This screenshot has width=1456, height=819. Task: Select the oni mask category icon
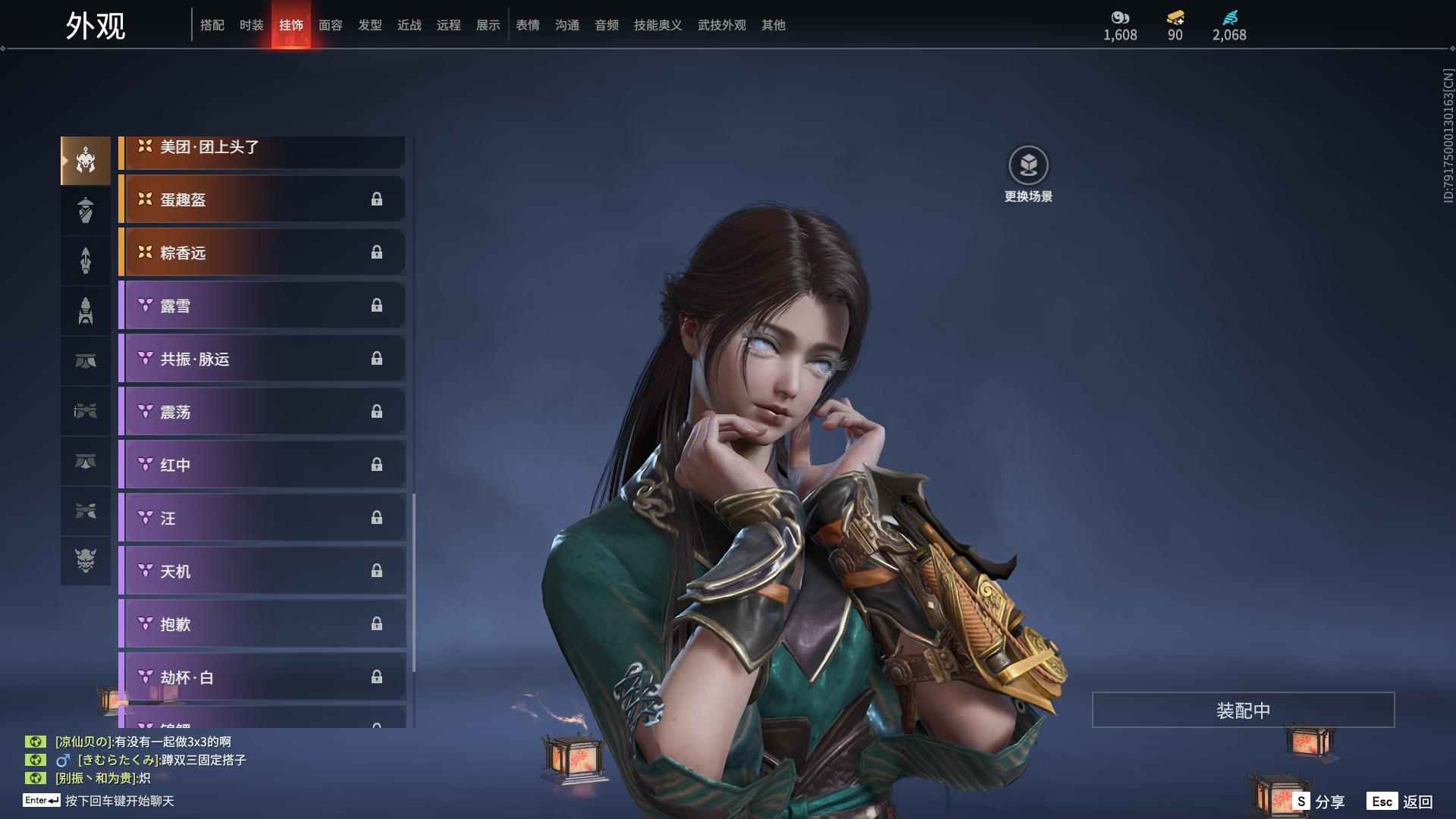pos(86,560)
